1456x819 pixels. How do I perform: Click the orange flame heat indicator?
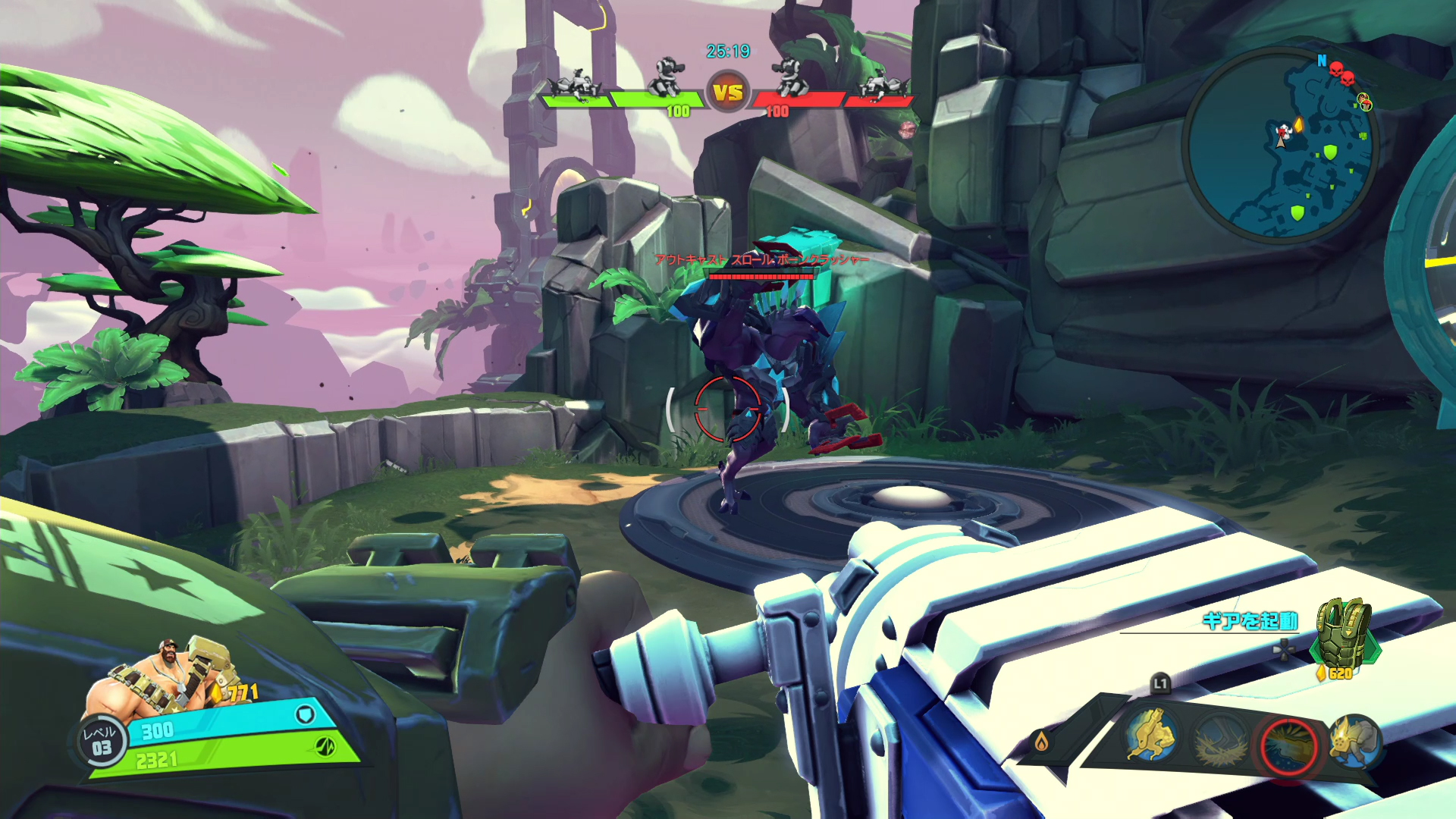[1041, 741]
